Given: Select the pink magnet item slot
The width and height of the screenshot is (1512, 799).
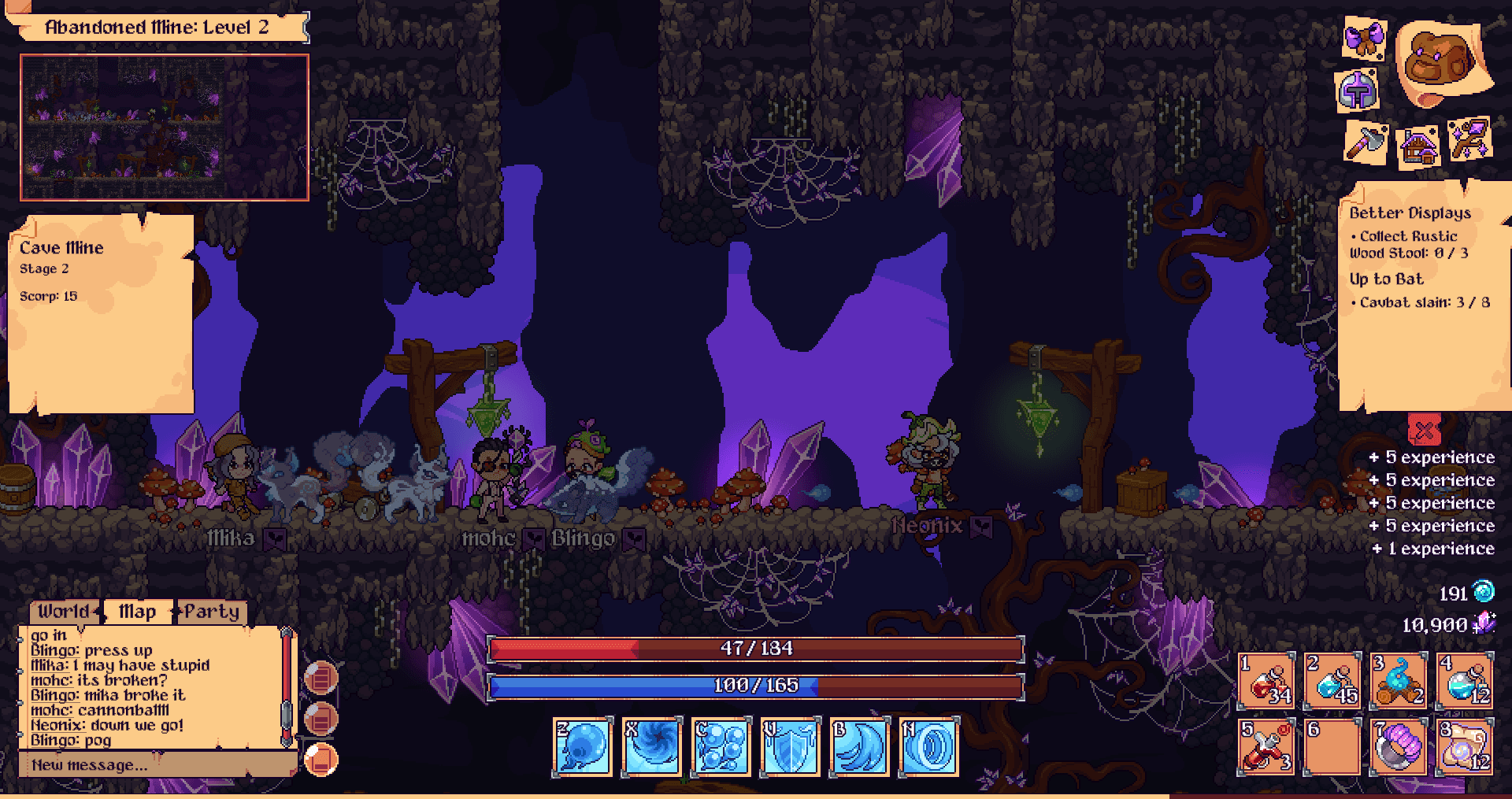Looking at the screenshot, I should coord(1399,746).
